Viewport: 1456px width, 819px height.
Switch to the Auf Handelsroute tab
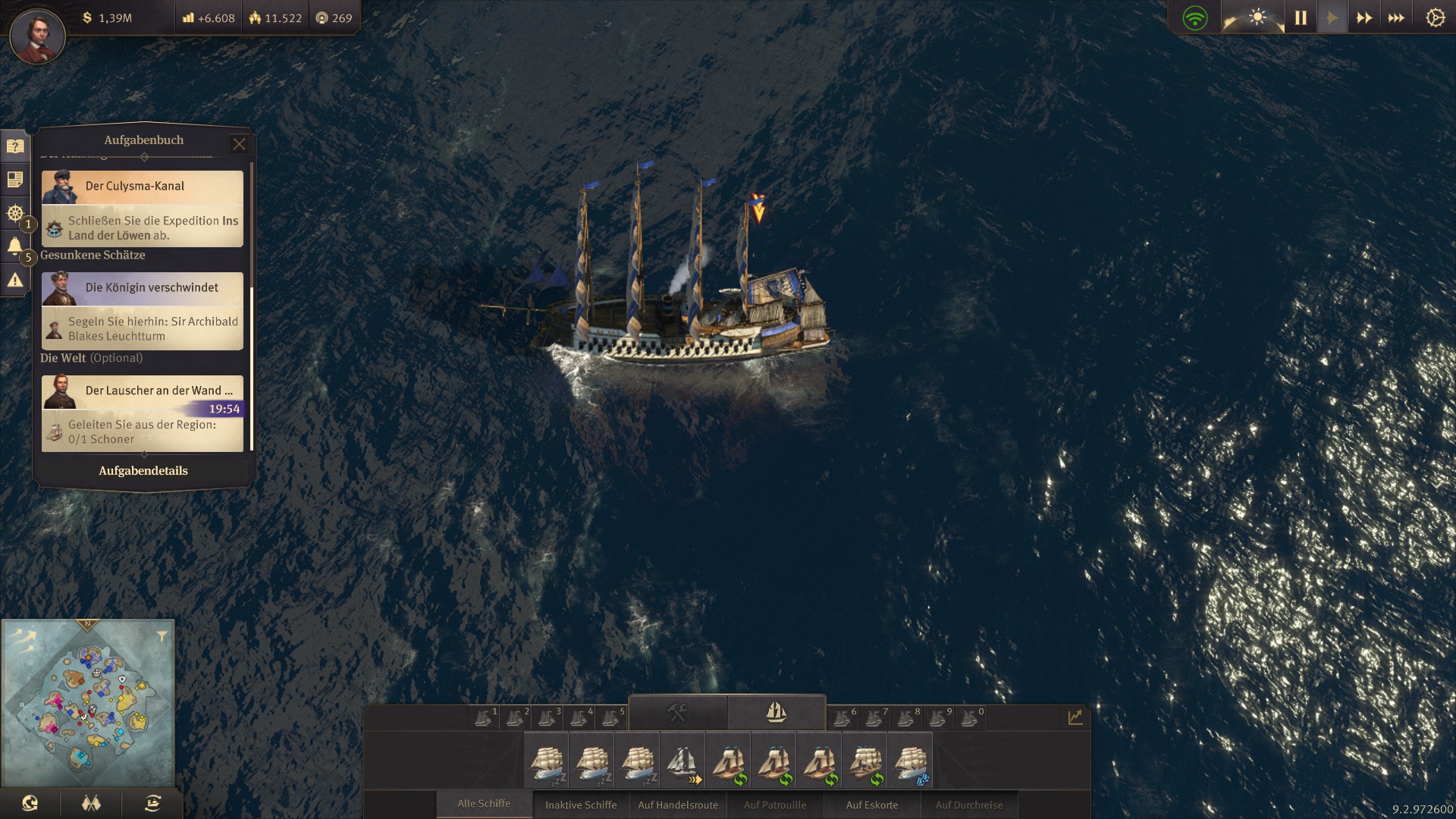tap(678, 805)
